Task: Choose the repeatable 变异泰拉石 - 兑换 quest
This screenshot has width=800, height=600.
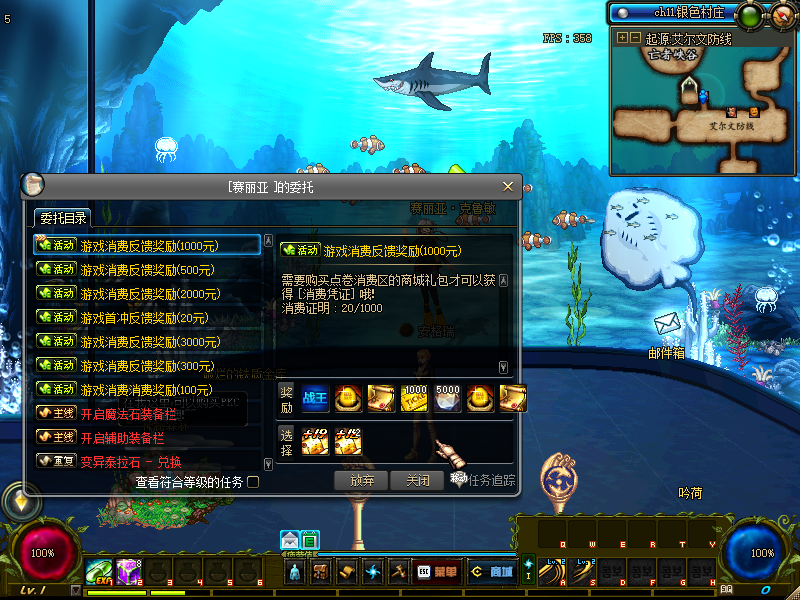Action: tap(130, 462)
